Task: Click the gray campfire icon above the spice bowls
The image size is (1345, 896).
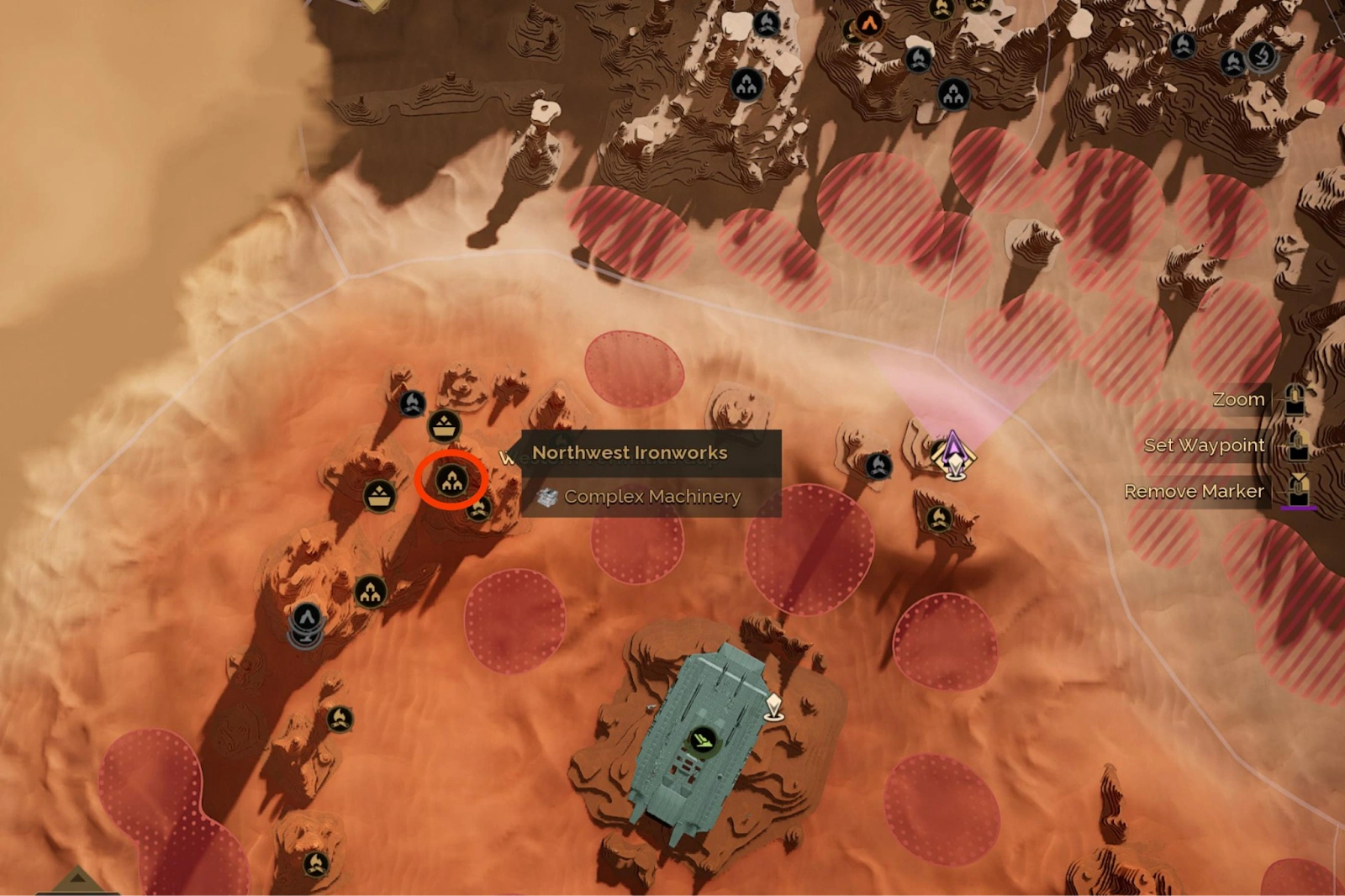Action: click(413, 403)
